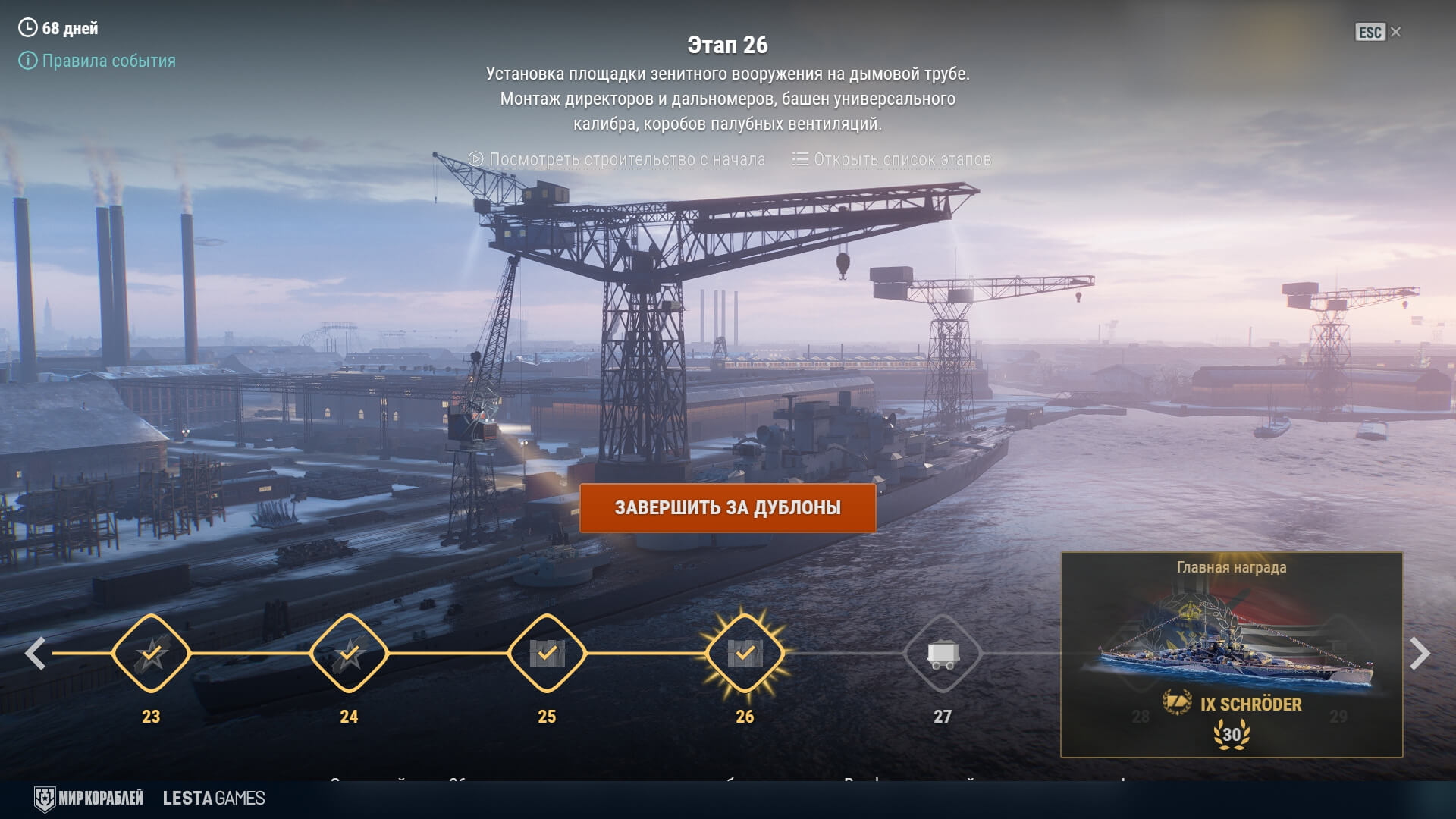The height and width of the screenshot is (819, 1456).
Task: Show later stages with the right arrow
Action: [x=1420, y=654]
